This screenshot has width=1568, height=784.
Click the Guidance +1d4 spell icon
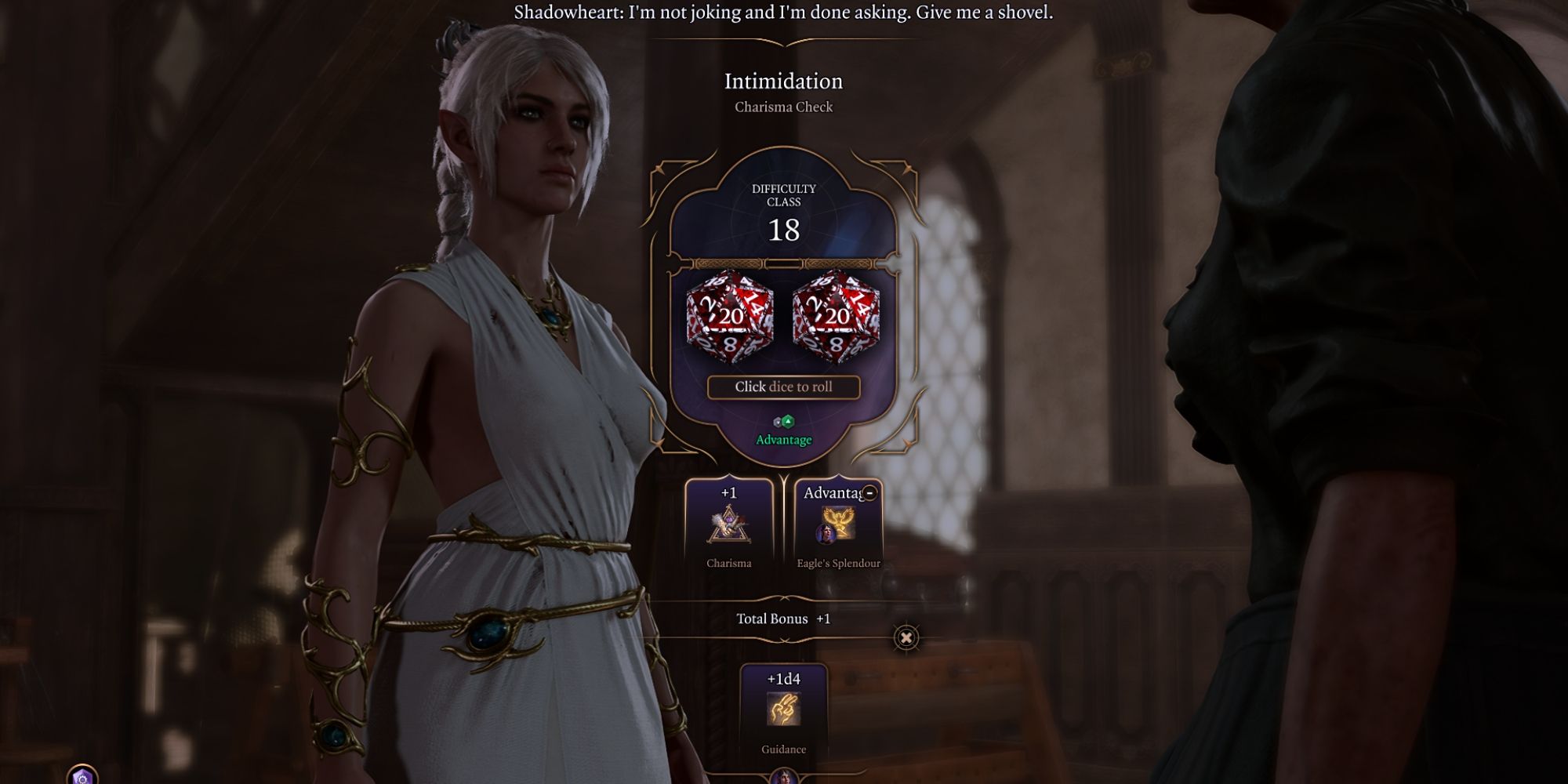pos(782,710)
